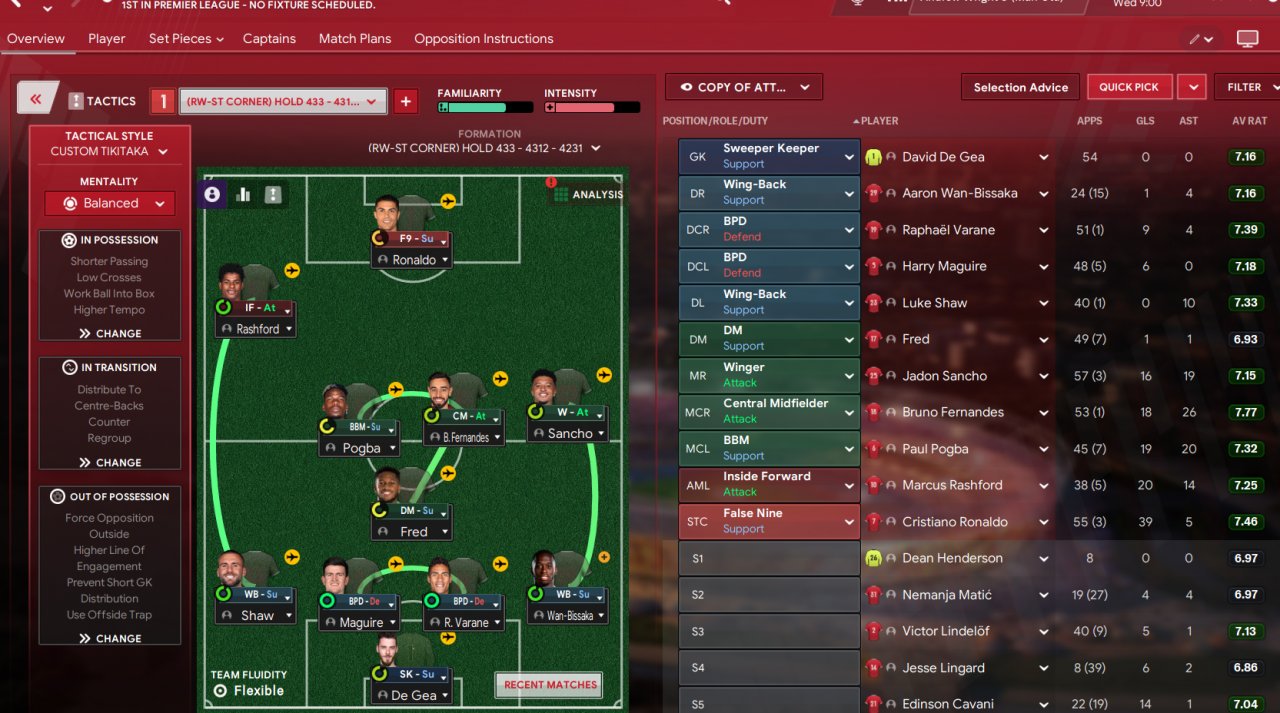Add a new tactic with the plus button
The width and height of the screenshot is (1280, 713).
pyautogui.click(x=405, y=101)
